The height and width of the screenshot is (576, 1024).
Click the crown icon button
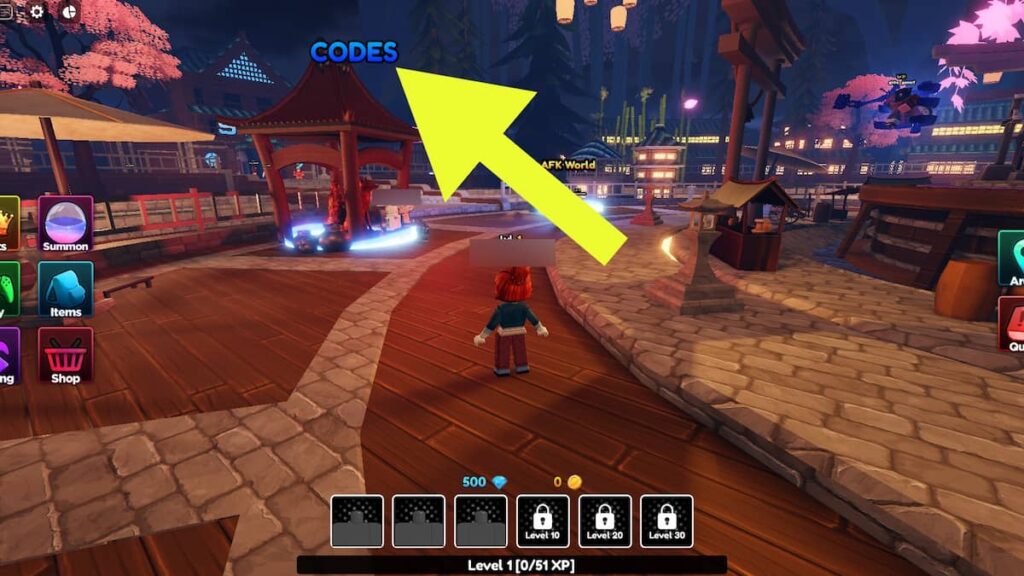pyautogui.click(x=8, y=223)
